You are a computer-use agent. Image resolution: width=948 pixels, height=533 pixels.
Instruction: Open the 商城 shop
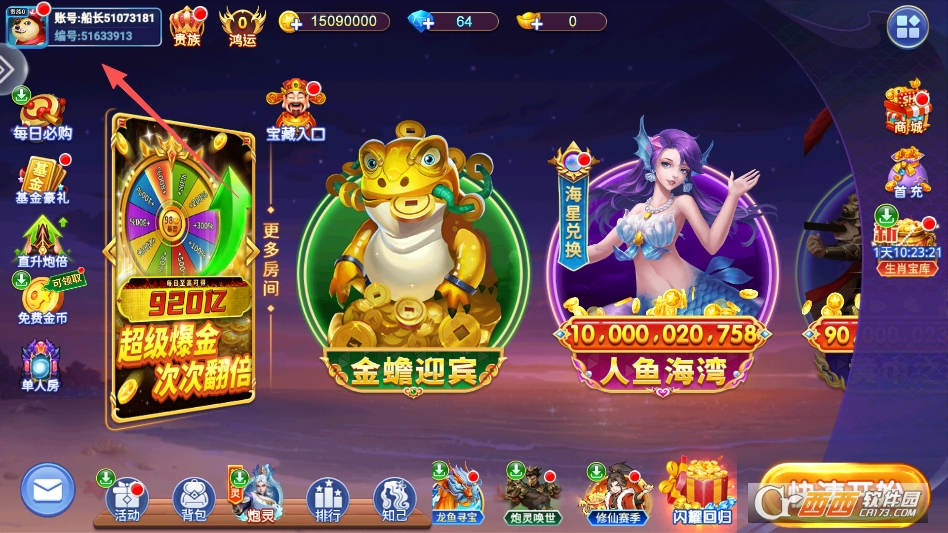[x=907, y=109]
